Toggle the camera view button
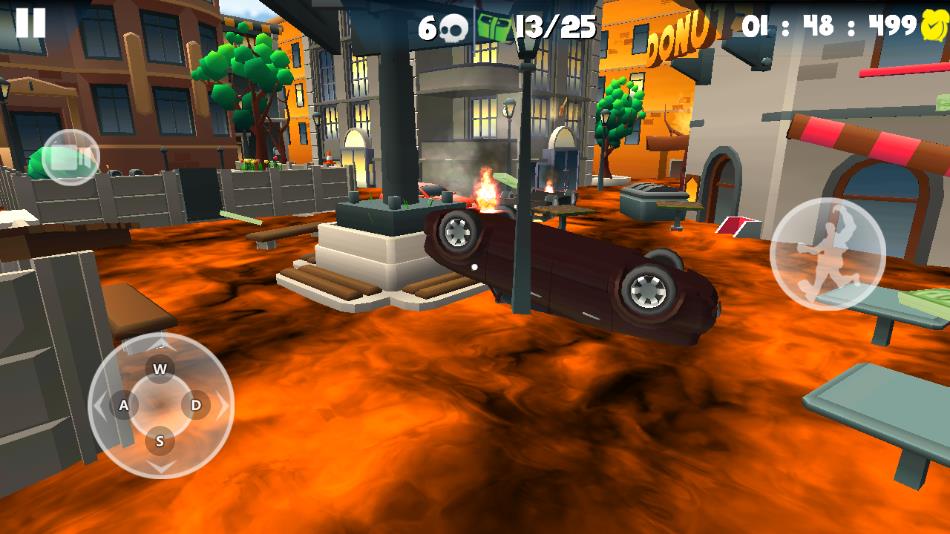950x534 pixels. [70, 158]
